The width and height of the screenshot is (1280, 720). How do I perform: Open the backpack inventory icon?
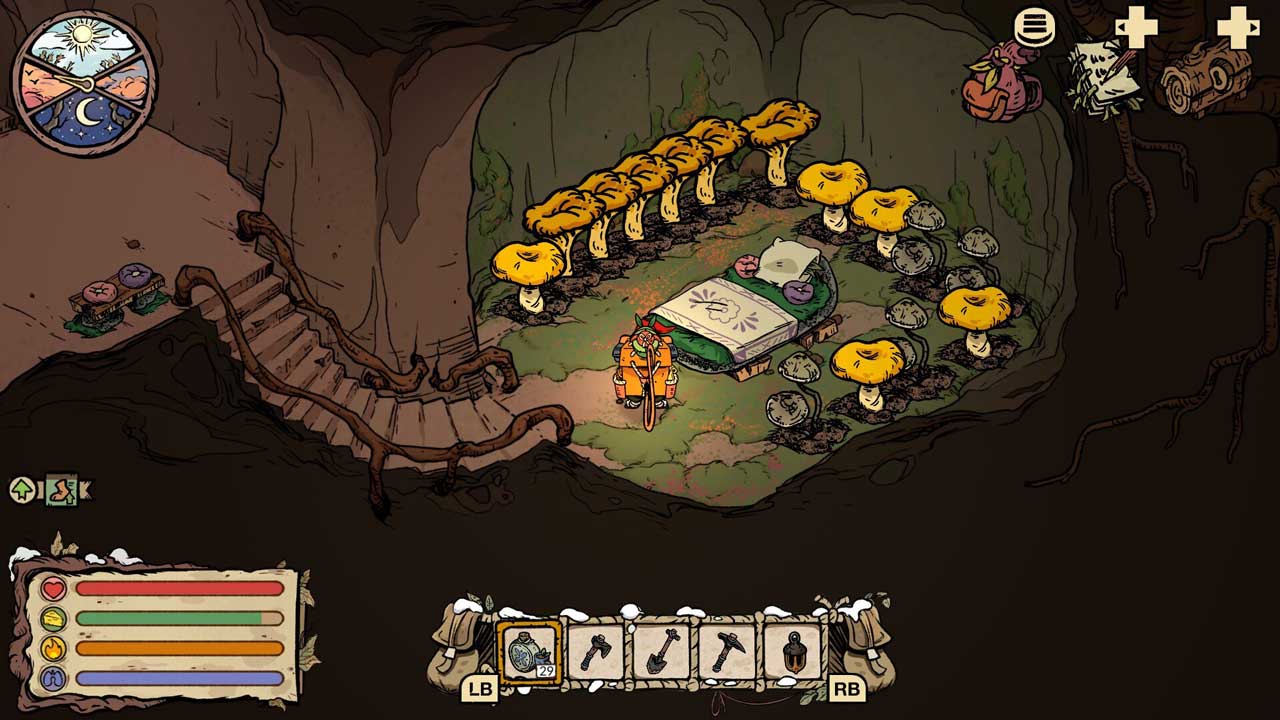1001,82
